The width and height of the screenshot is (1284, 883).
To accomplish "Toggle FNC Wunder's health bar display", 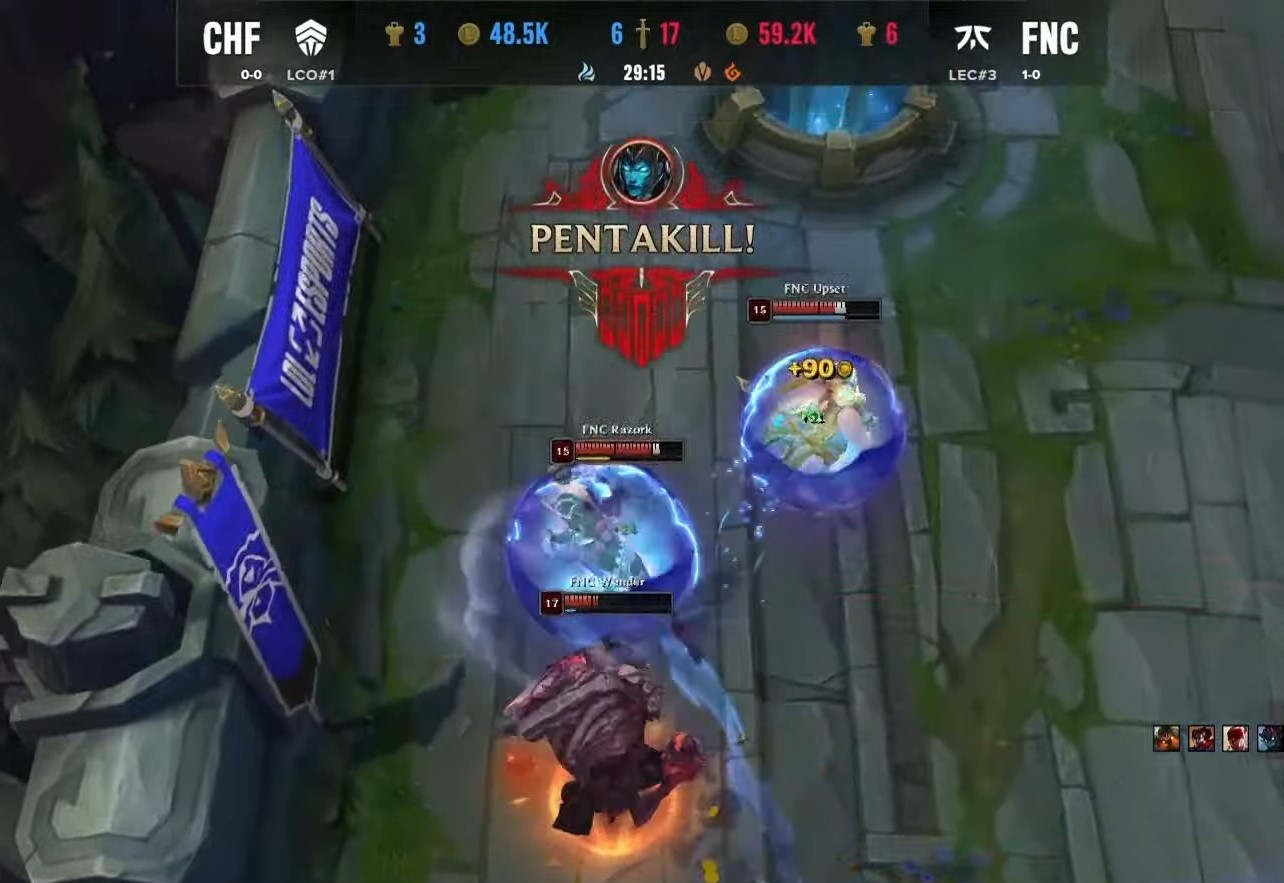I will (x=606, y=601).
